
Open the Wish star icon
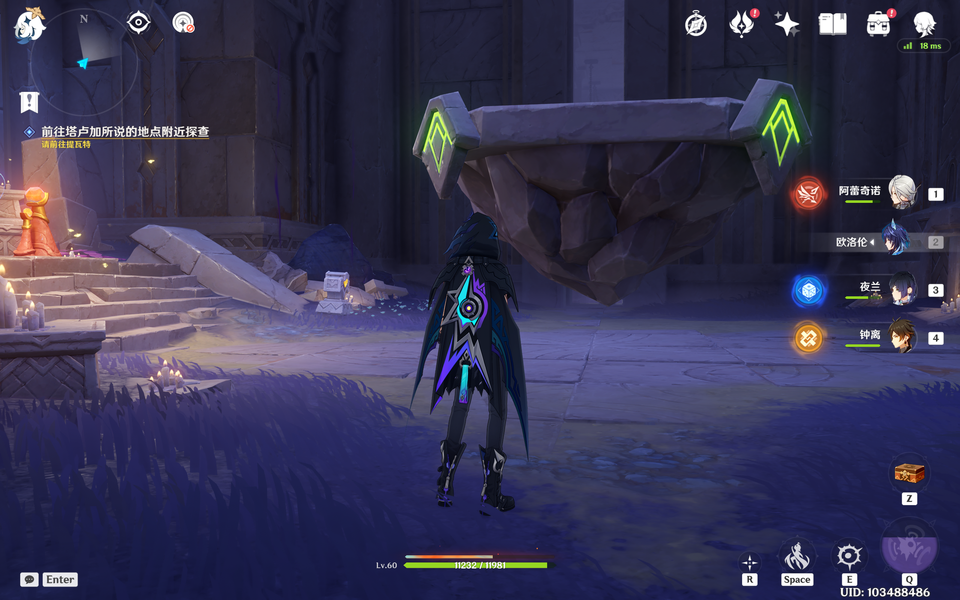[x=787, y=24]
